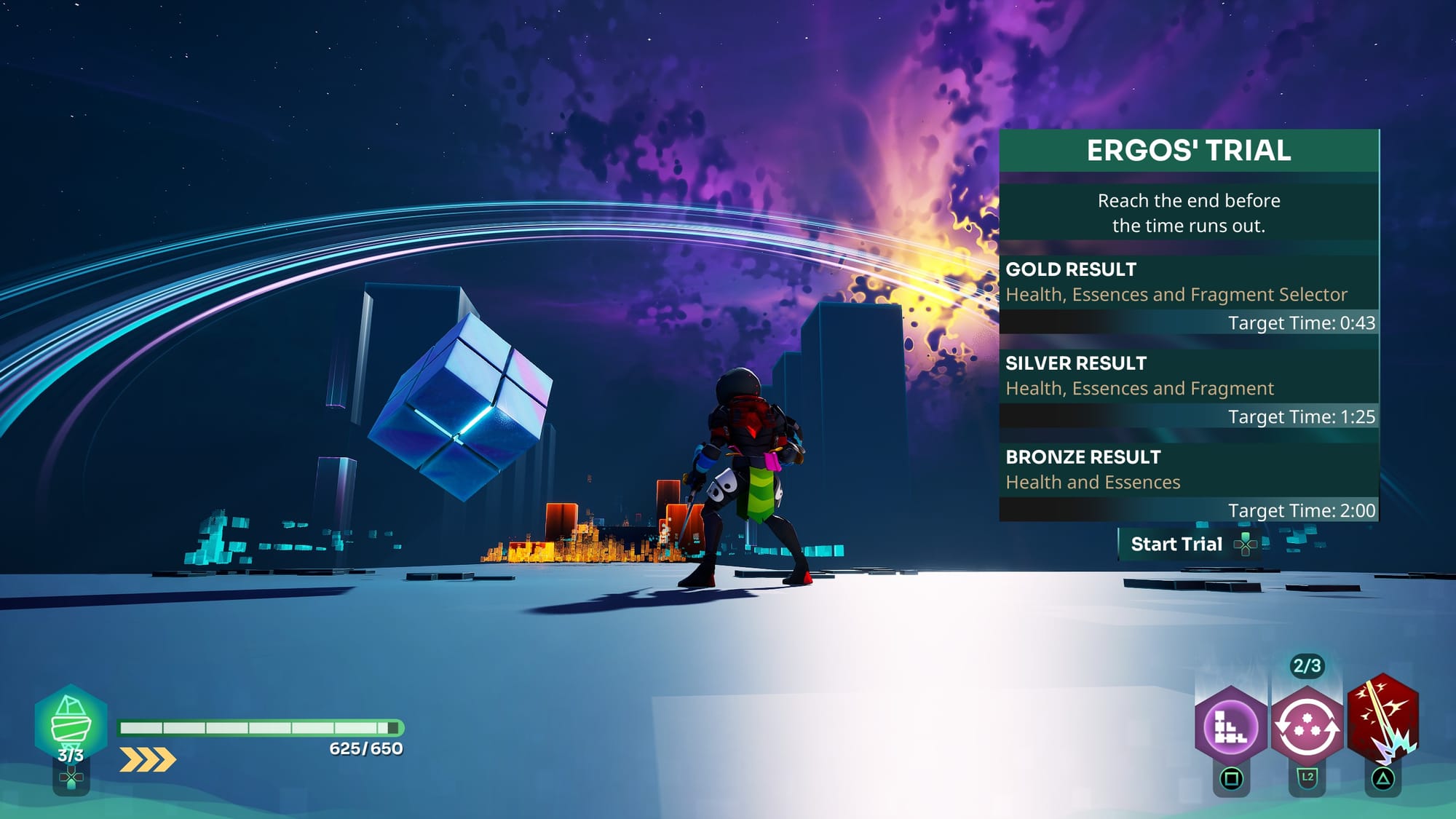Start the Ergos' Trial
Image resolution: width=1456 pixels, height=819 pixels.
[1188, 545]
